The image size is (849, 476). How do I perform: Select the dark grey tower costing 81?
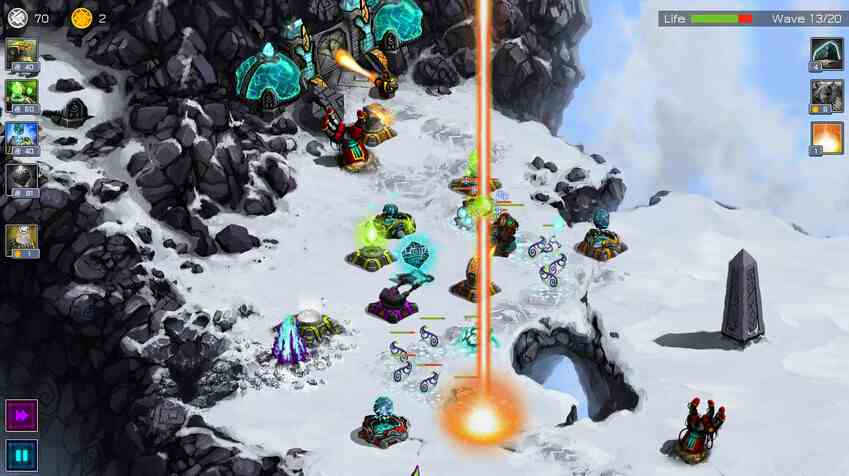pyautogui.click(x=22, y=180)
